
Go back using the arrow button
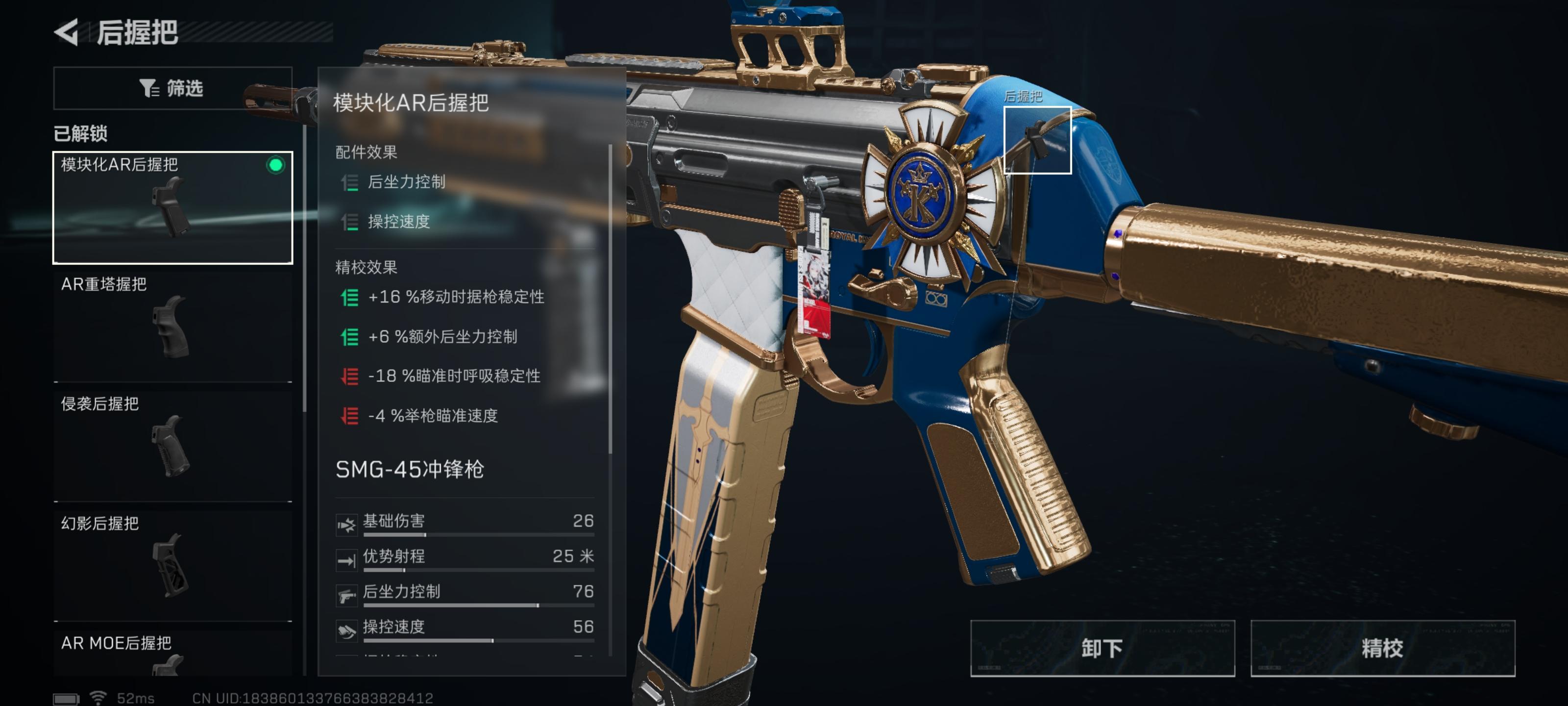click(67, 32)
